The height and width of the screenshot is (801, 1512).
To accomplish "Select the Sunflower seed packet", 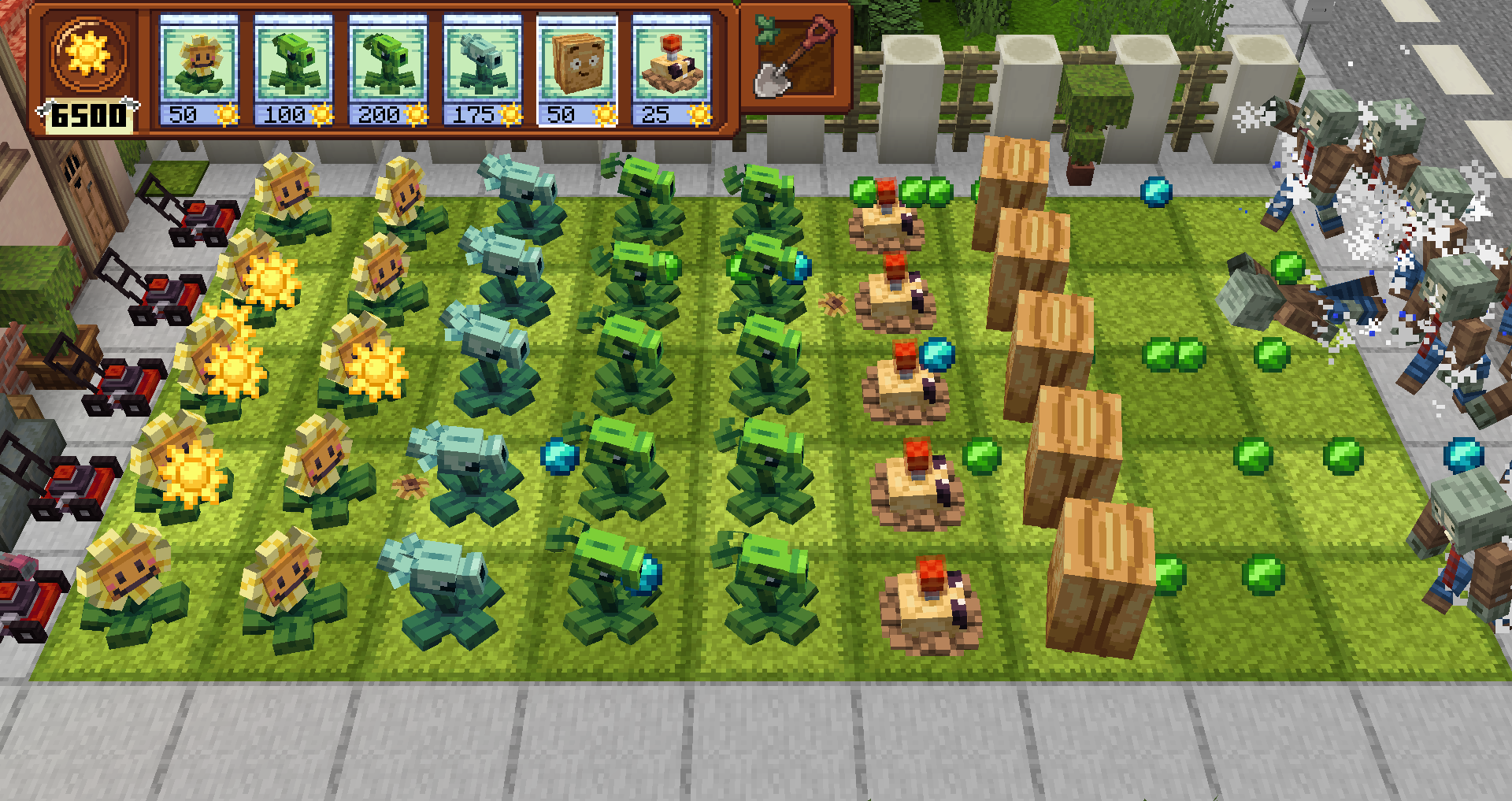I will pos(198,71).
